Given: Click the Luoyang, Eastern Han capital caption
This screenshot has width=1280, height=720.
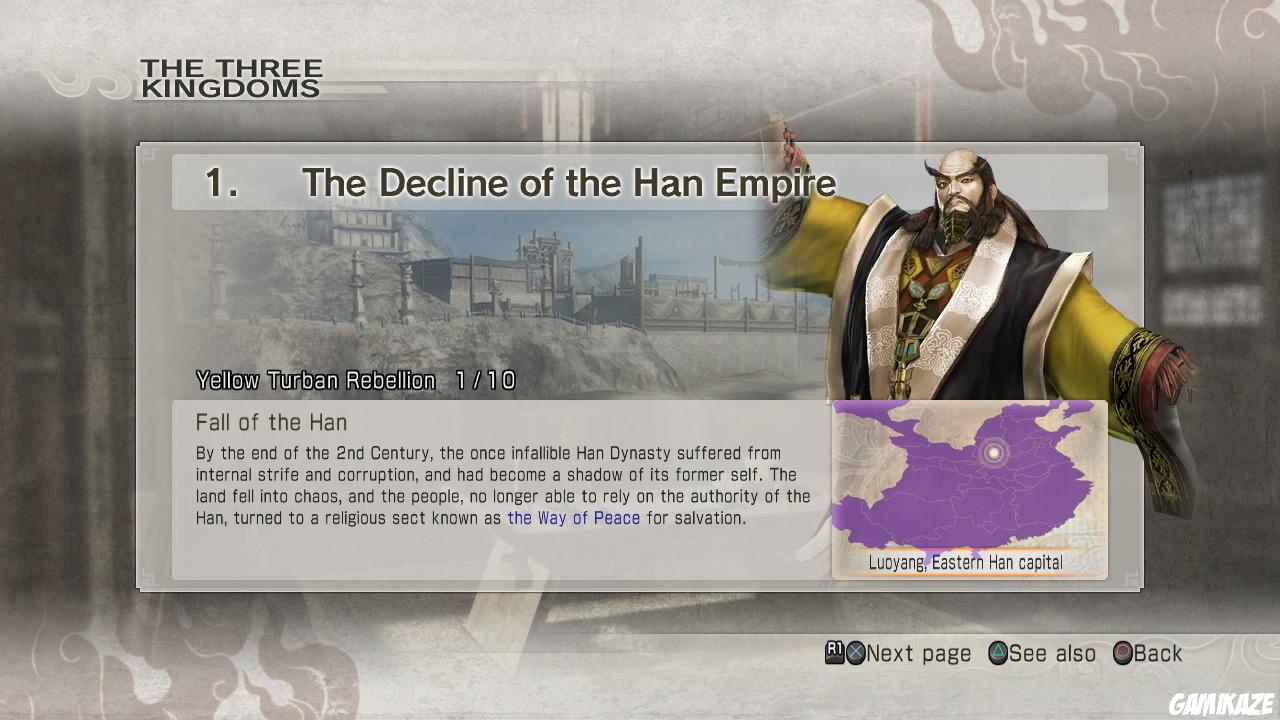Looking at the screenshot, I should (x=966, y=562).
